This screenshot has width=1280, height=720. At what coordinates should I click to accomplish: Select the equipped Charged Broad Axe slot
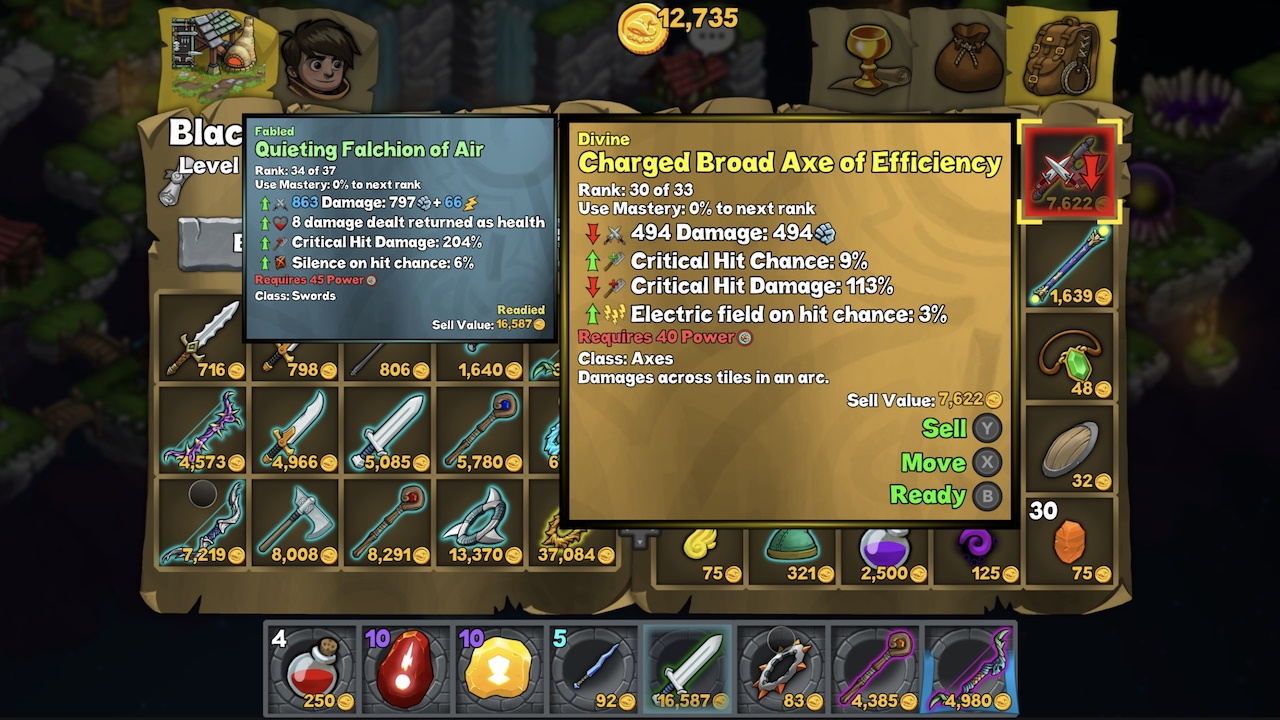tap(1070, 172)
